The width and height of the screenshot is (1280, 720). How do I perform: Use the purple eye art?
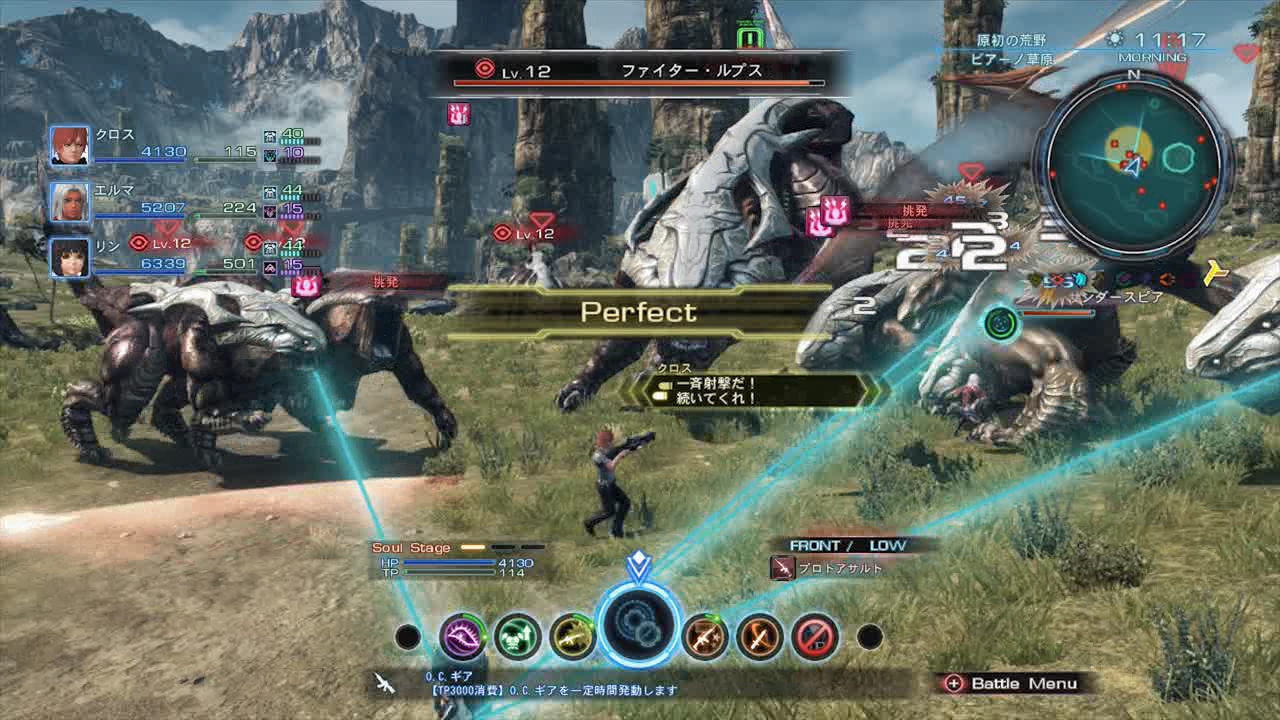pos(463,636)
